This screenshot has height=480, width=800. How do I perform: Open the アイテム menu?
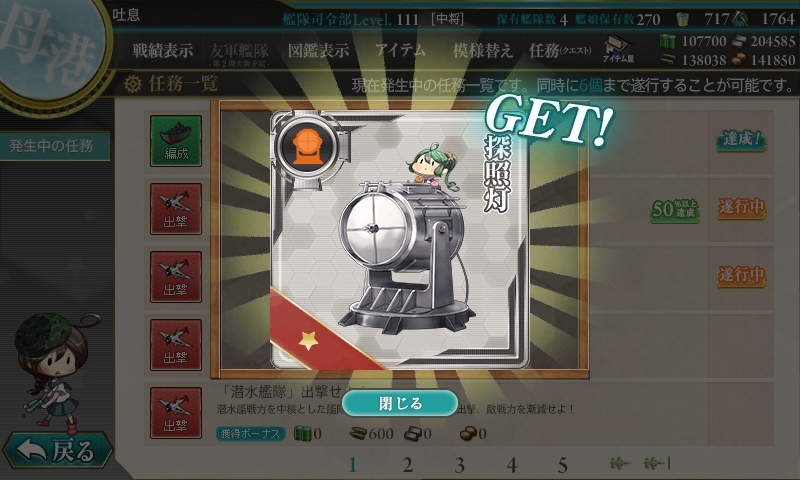[x=400, y=50]
